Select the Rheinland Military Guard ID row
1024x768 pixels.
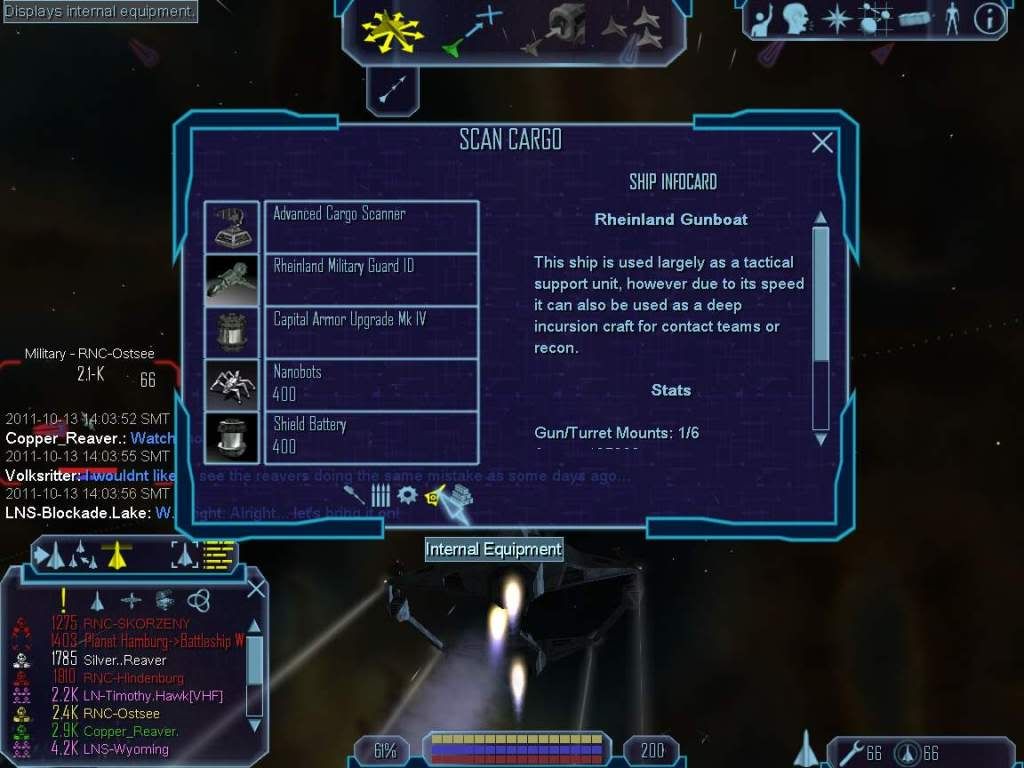(x=371, y=279)
